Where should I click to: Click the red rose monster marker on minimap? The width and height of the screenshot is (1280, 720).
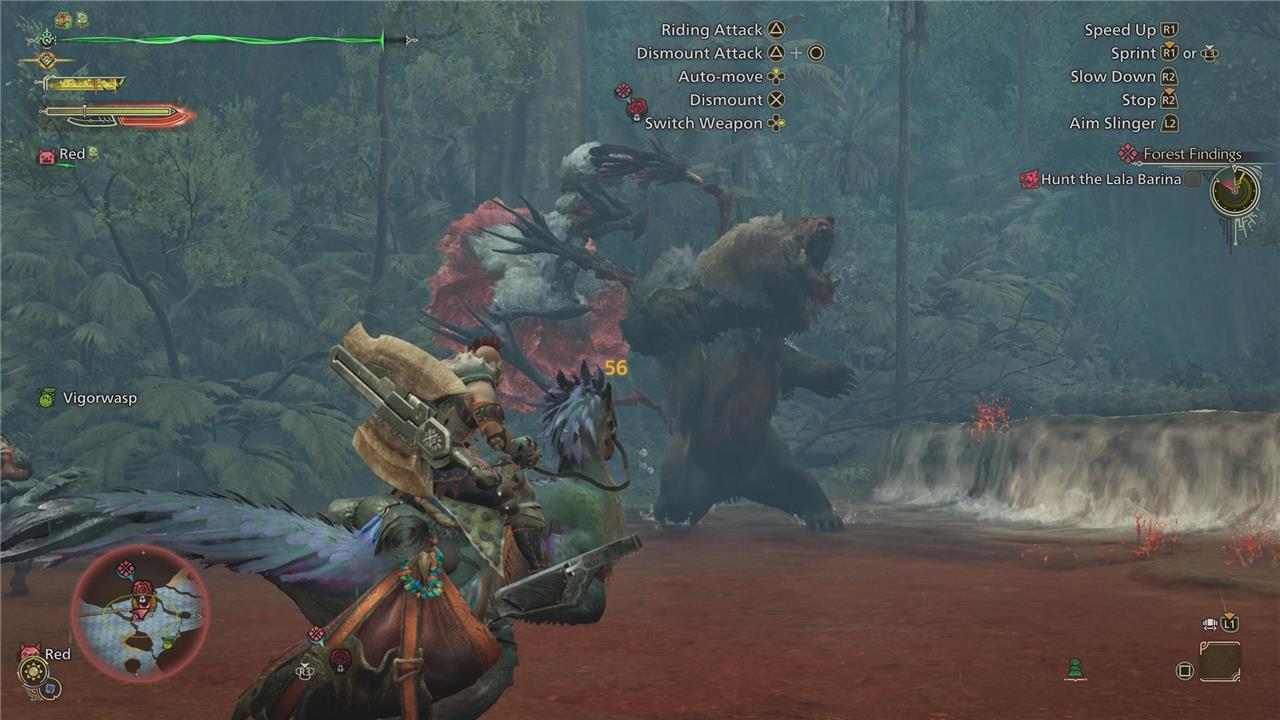point(142,588)
